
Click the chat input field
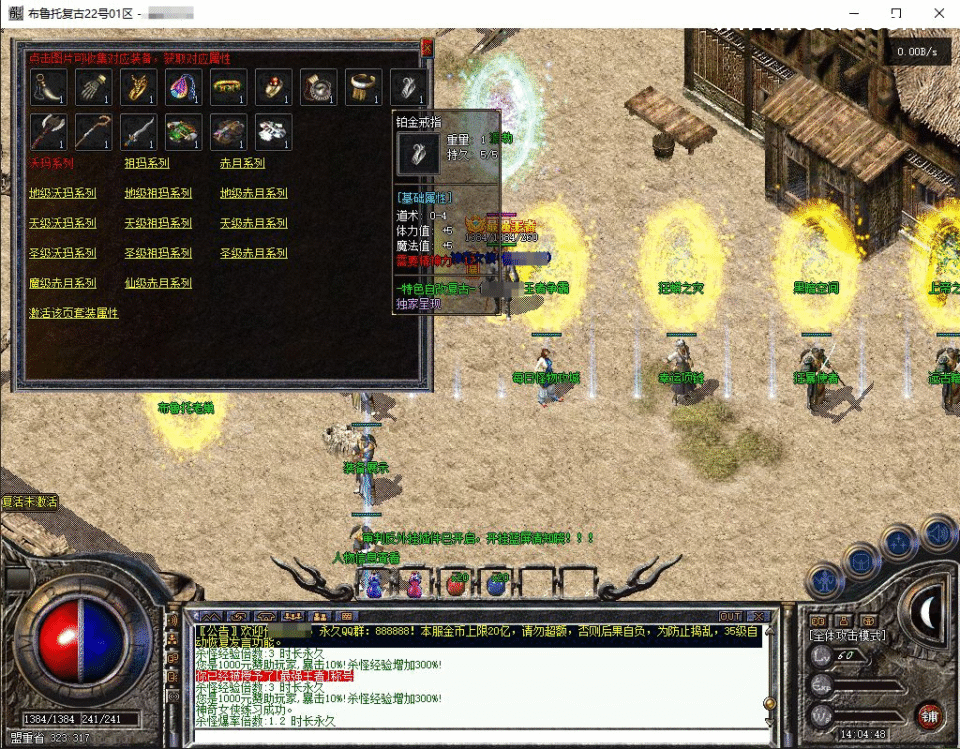(x=480, y=738)
